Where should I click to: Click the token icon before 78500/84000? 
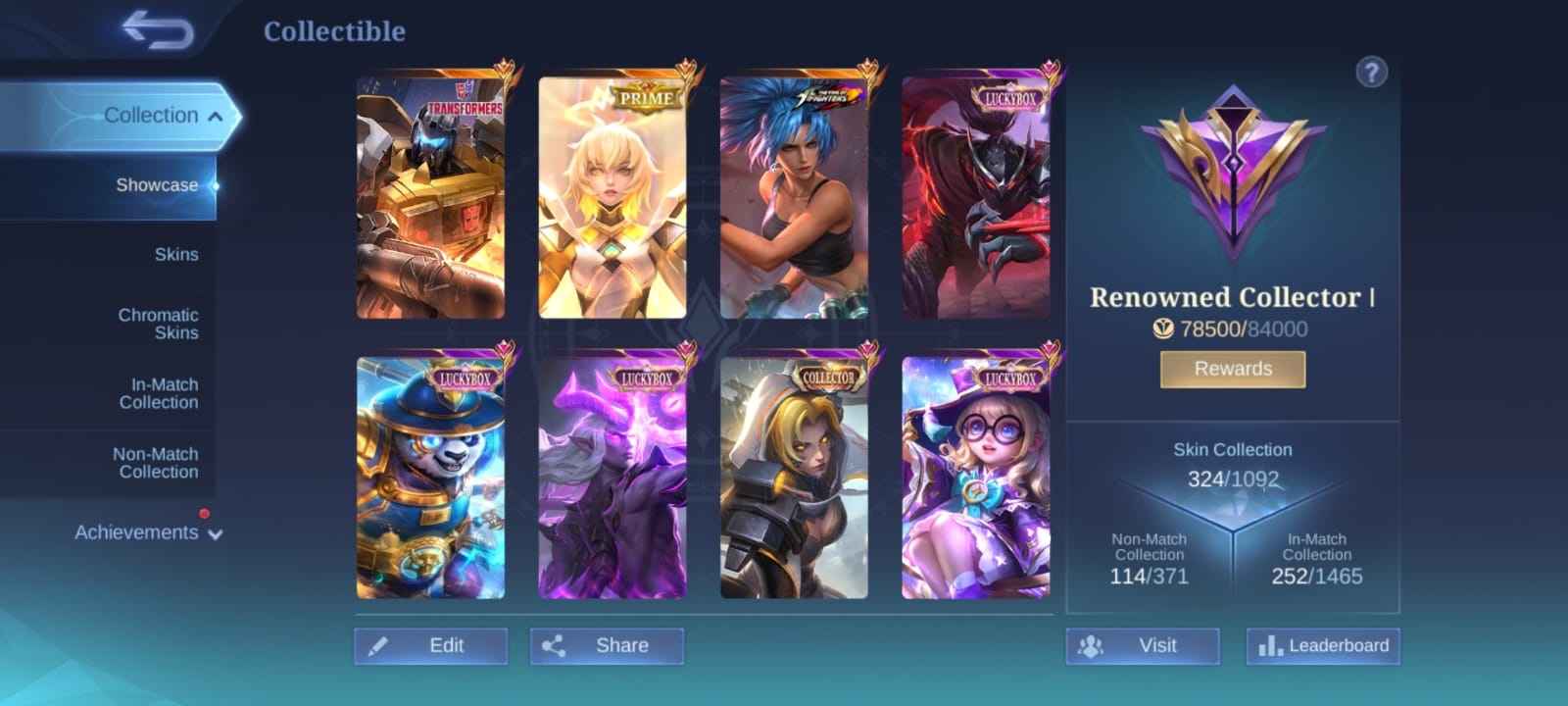pos(1161,329)
